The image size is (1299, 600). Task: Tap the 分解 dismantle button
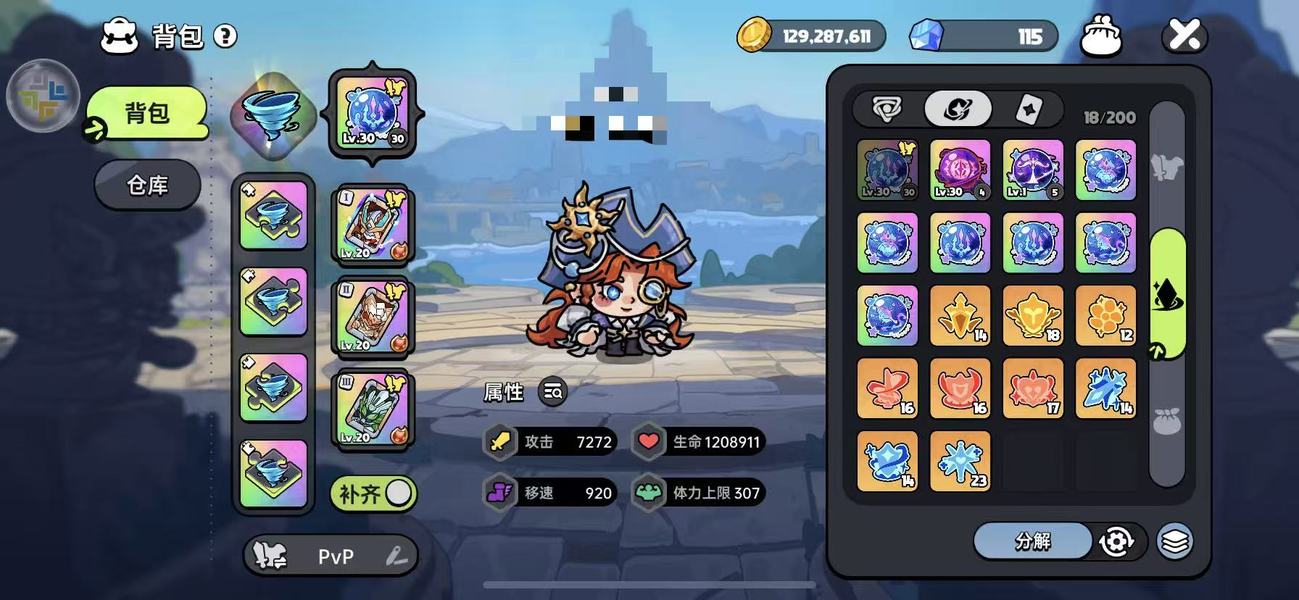1032,541
